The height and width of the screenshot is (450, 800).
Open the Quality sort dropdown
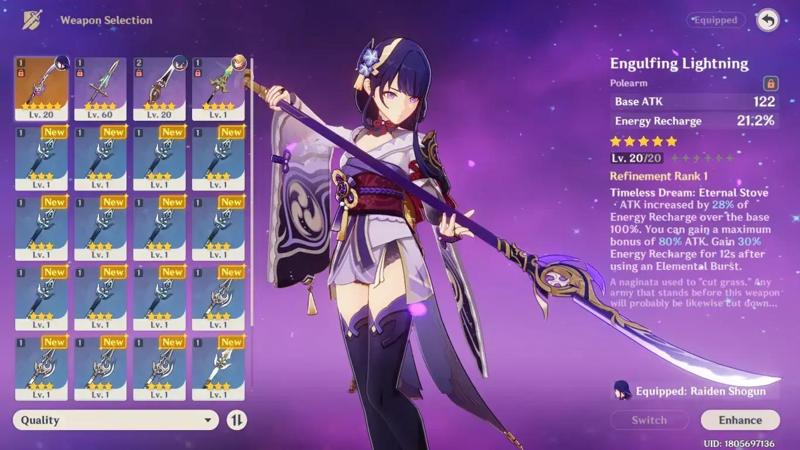pos(116,420)
